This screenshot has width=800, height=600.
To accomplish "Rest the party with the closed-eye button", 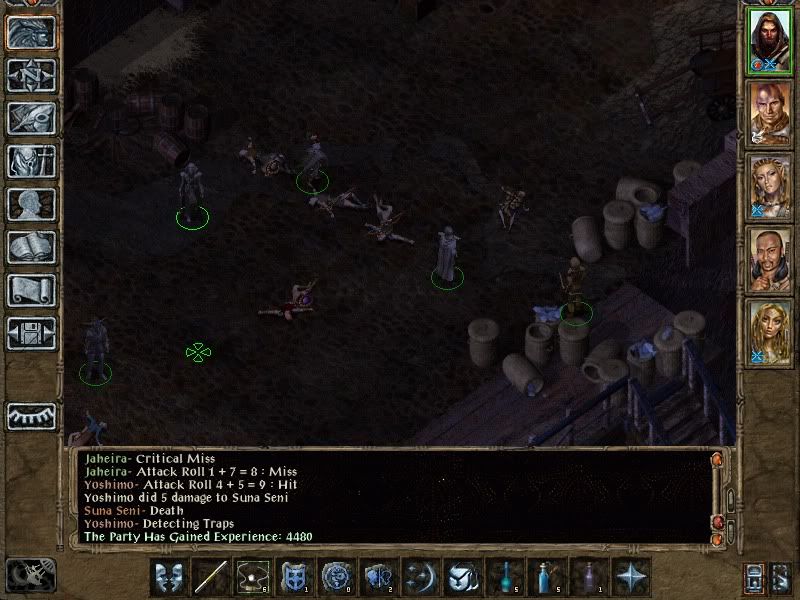I will [31, 415].
